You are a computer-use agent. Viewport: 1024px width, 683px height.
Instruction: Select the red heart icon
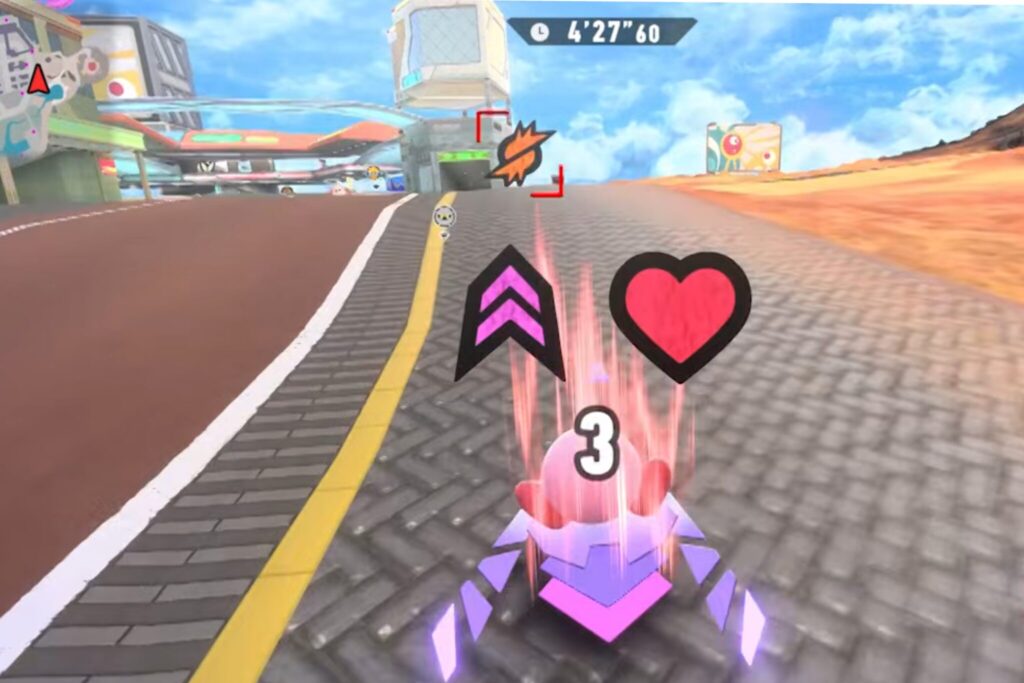(x=680, y=314)
